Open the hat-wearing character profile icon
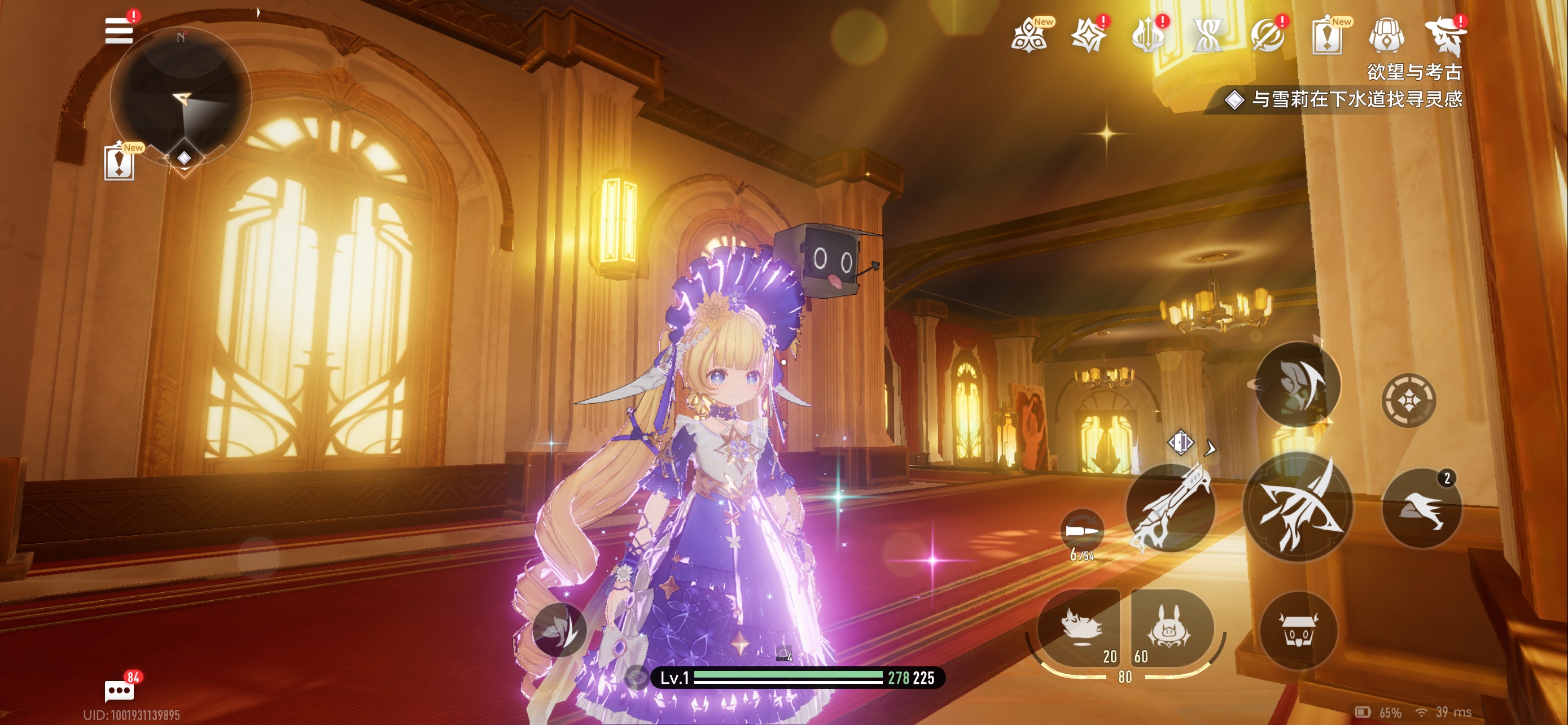The image size is (1568, 725). pyautogui.click(x=1446, y=36)
